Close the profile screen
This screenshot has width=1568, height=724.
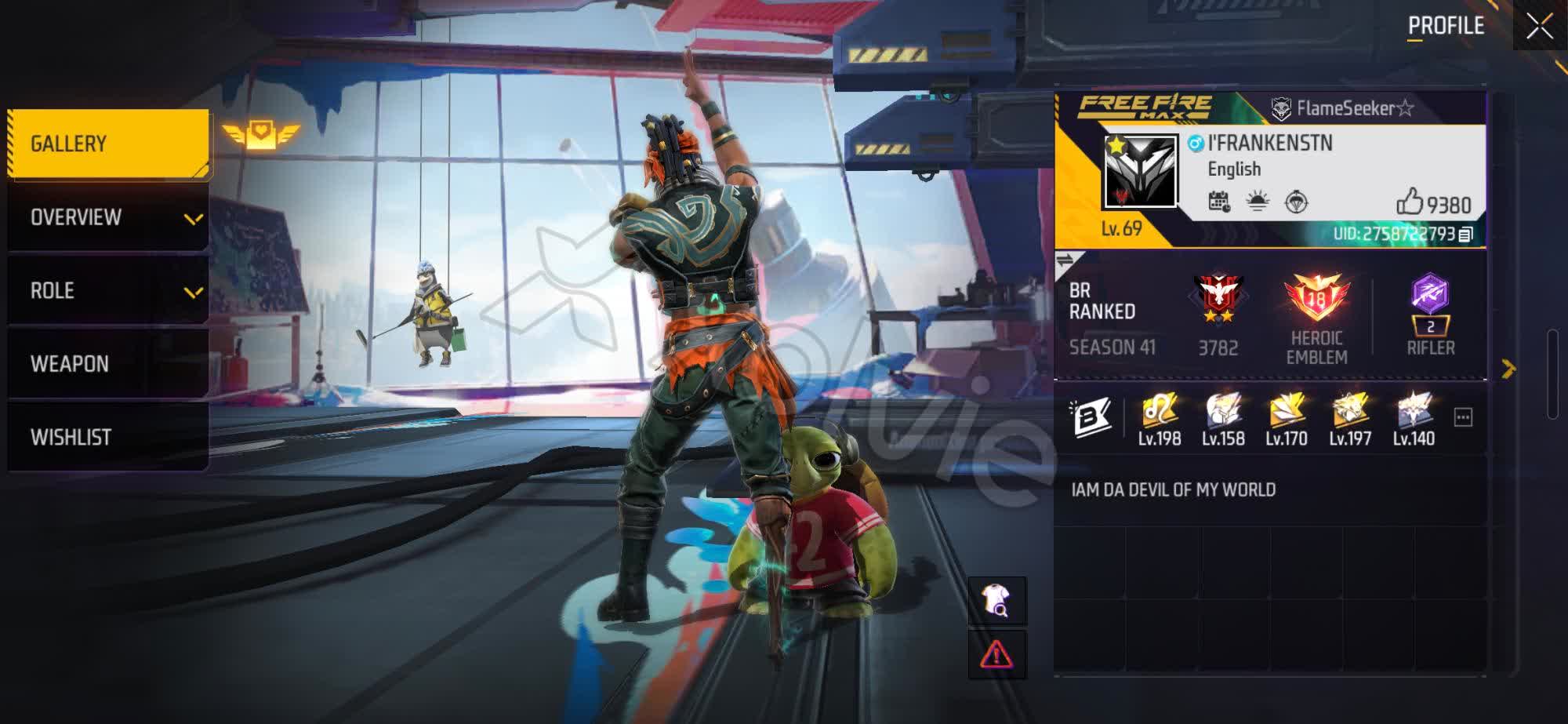pos(1539,27)
